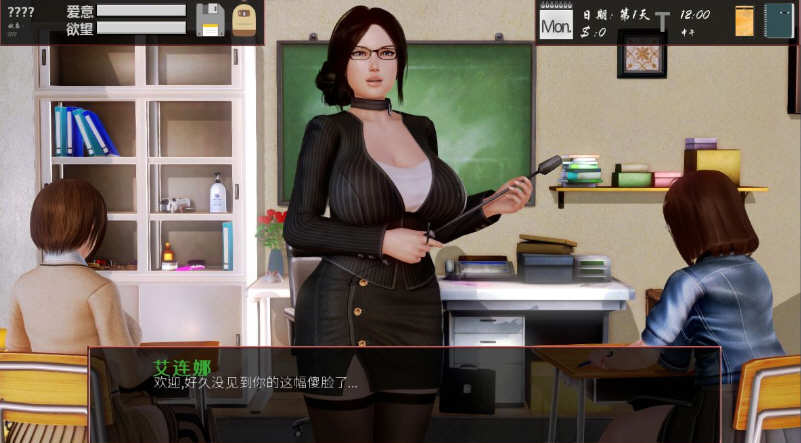
Task: Open the orange notepad icon
Action: point(744,21)
